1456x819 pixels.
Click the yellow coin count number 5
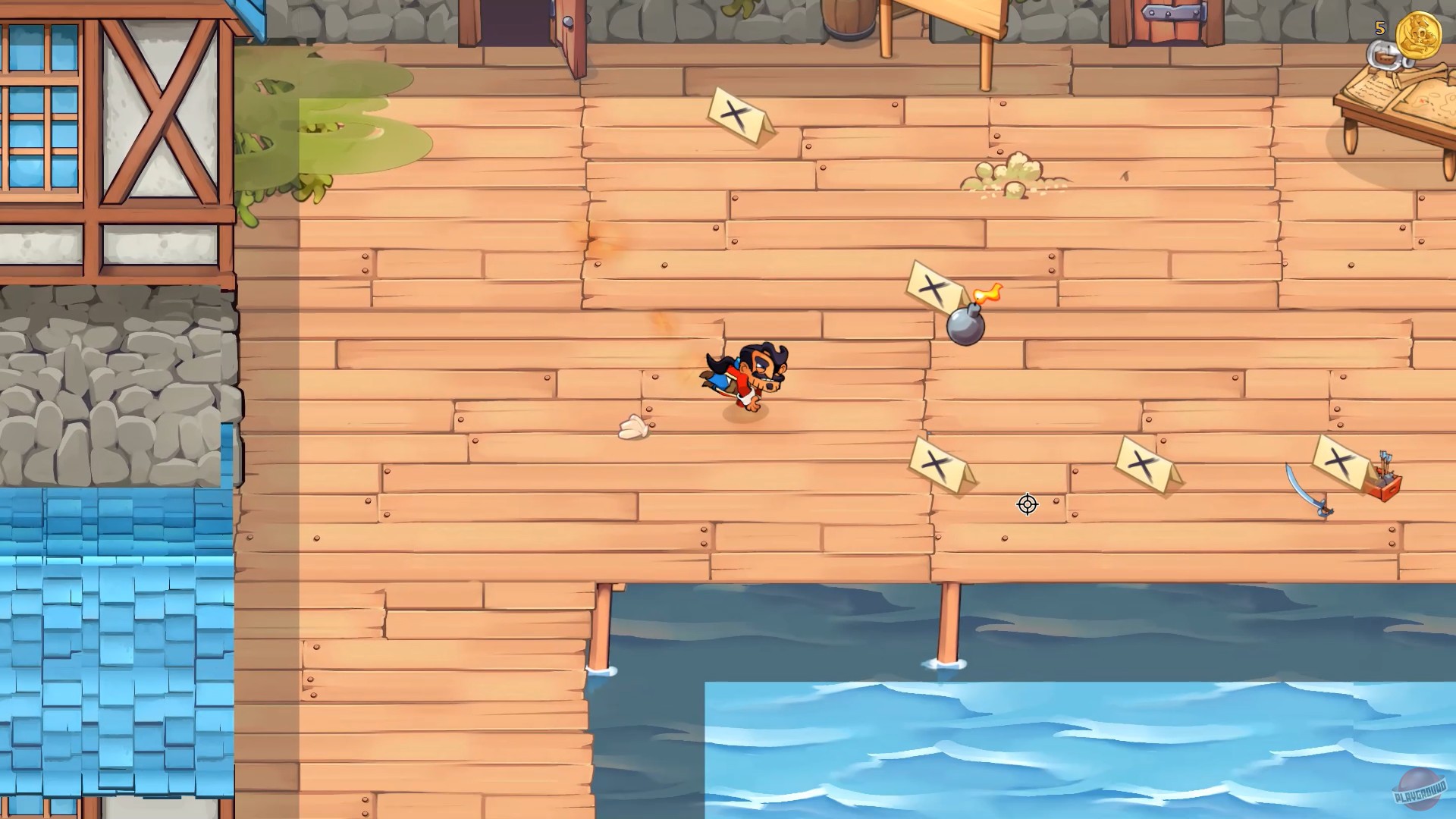1379,30
